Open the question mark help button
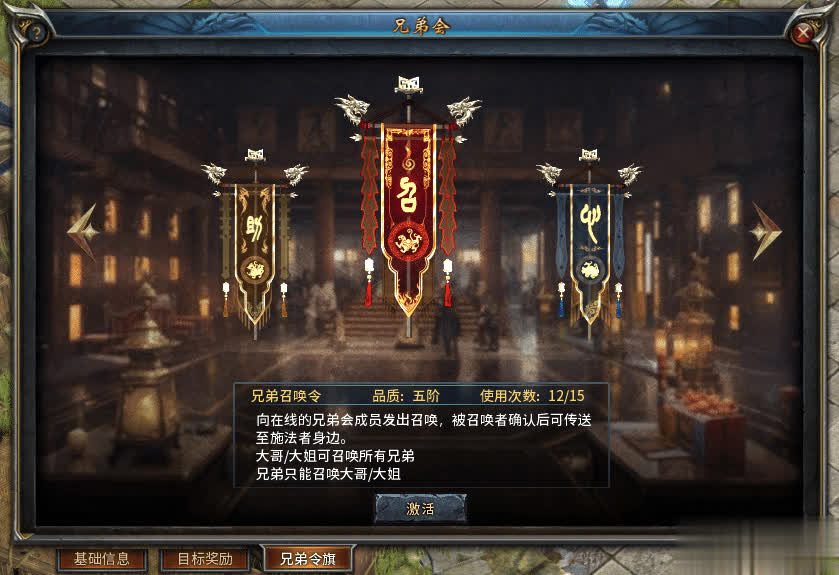Image resolution: width=839 pixels, height=575 pixels. tap(36, 33)
